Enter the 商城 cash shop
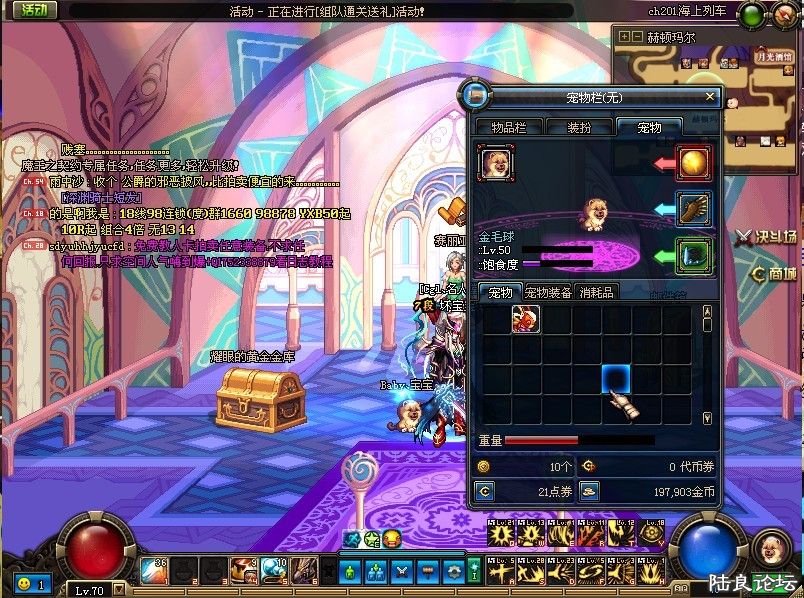Viewport: 804px width, 598px height. click(774, 273)
